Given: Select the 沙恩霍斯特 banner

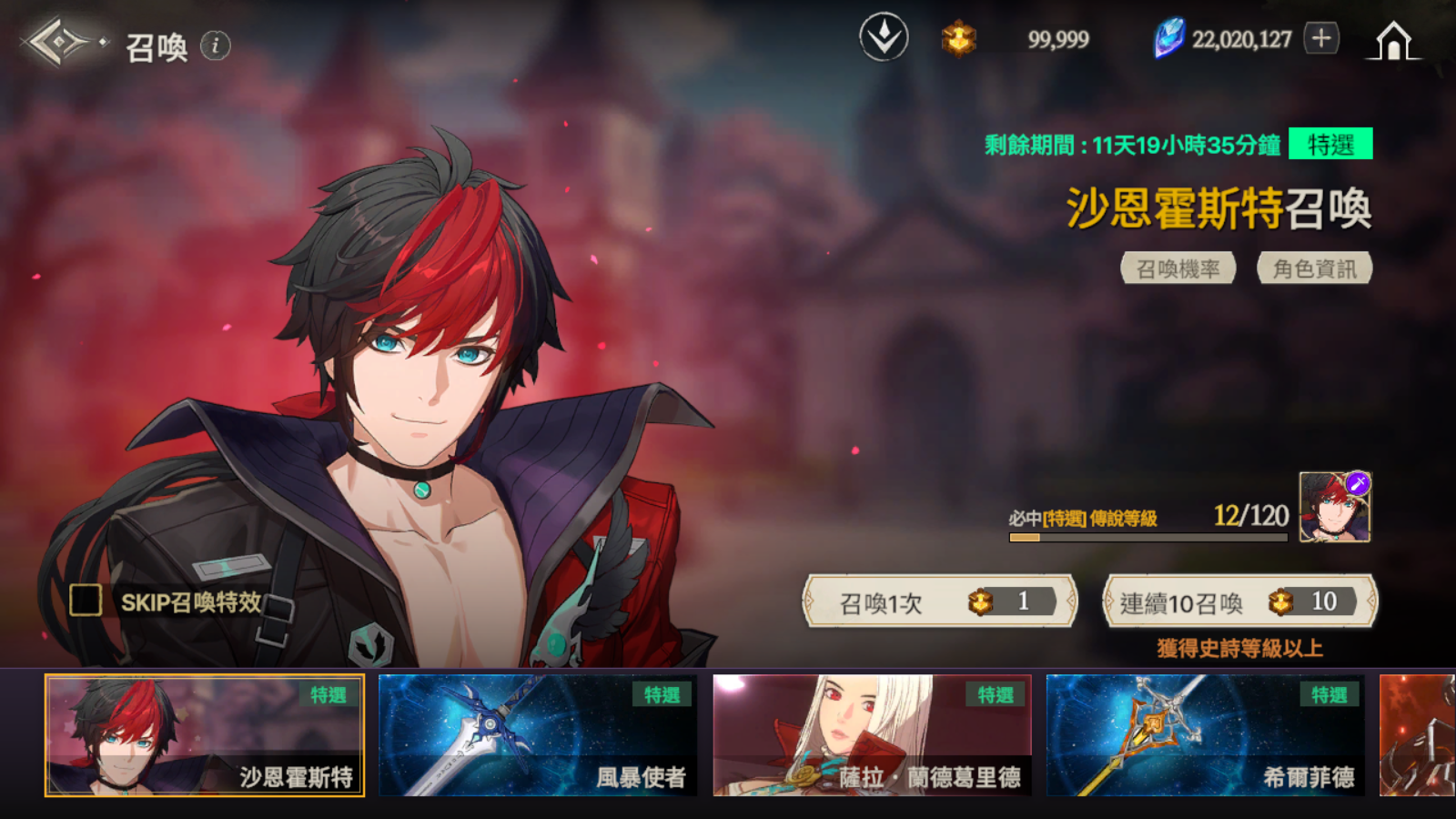Looking at the screenshot, I should pyautogui.click(x=205, y=735).
